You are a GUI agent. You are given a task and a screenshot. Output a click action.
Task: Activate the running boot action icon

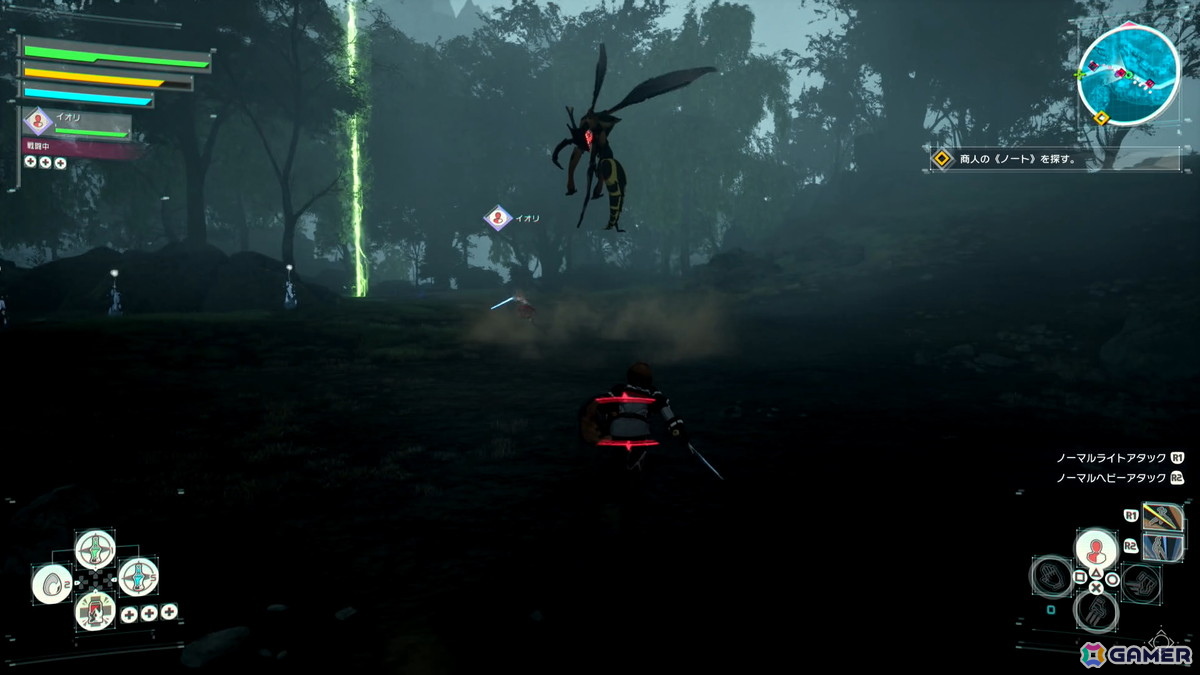[1140, 583]
